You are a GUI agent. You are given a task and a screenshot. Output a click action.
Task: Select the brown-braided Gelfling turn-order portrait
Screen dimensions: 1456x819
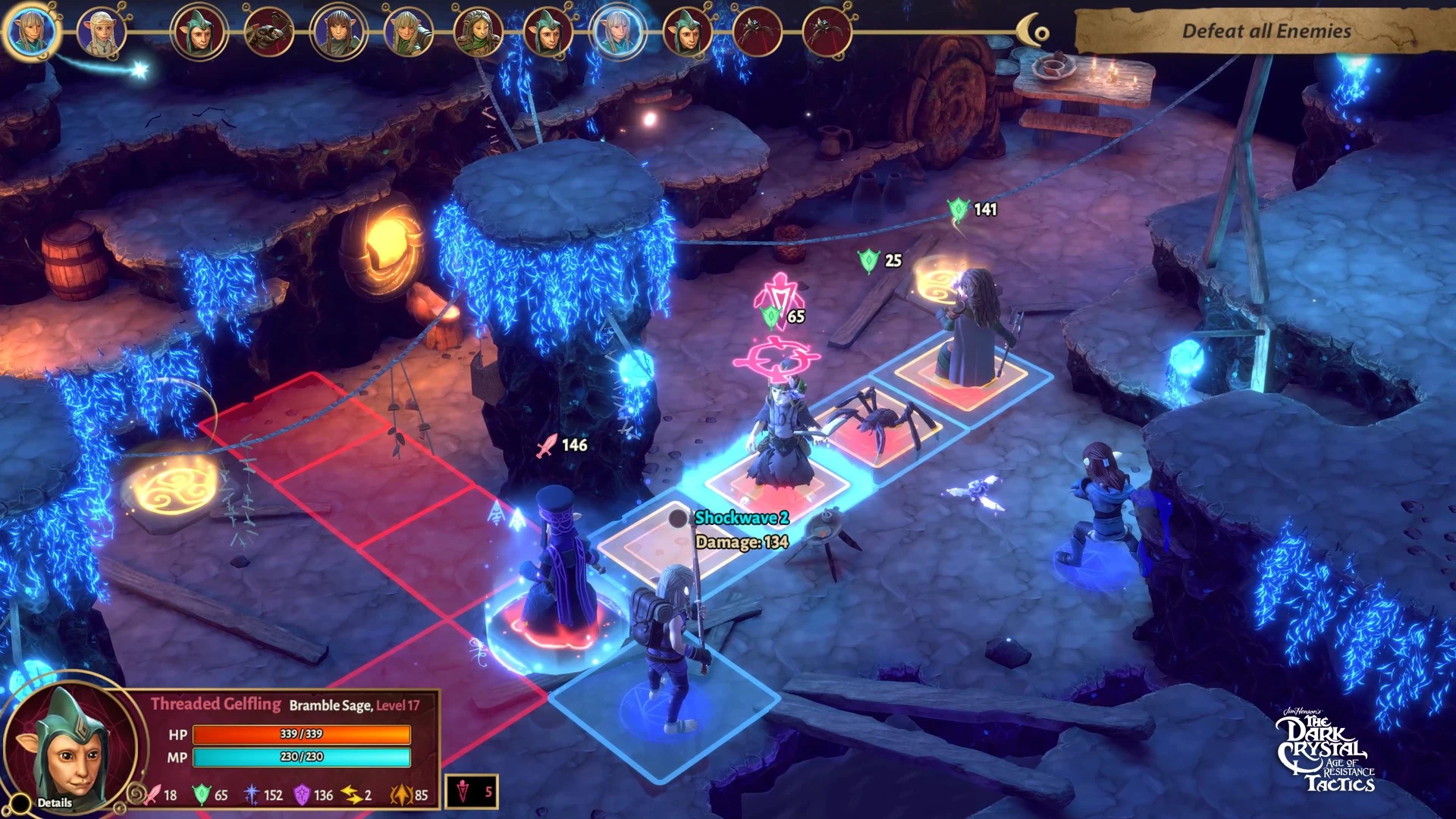click(338, 33)
